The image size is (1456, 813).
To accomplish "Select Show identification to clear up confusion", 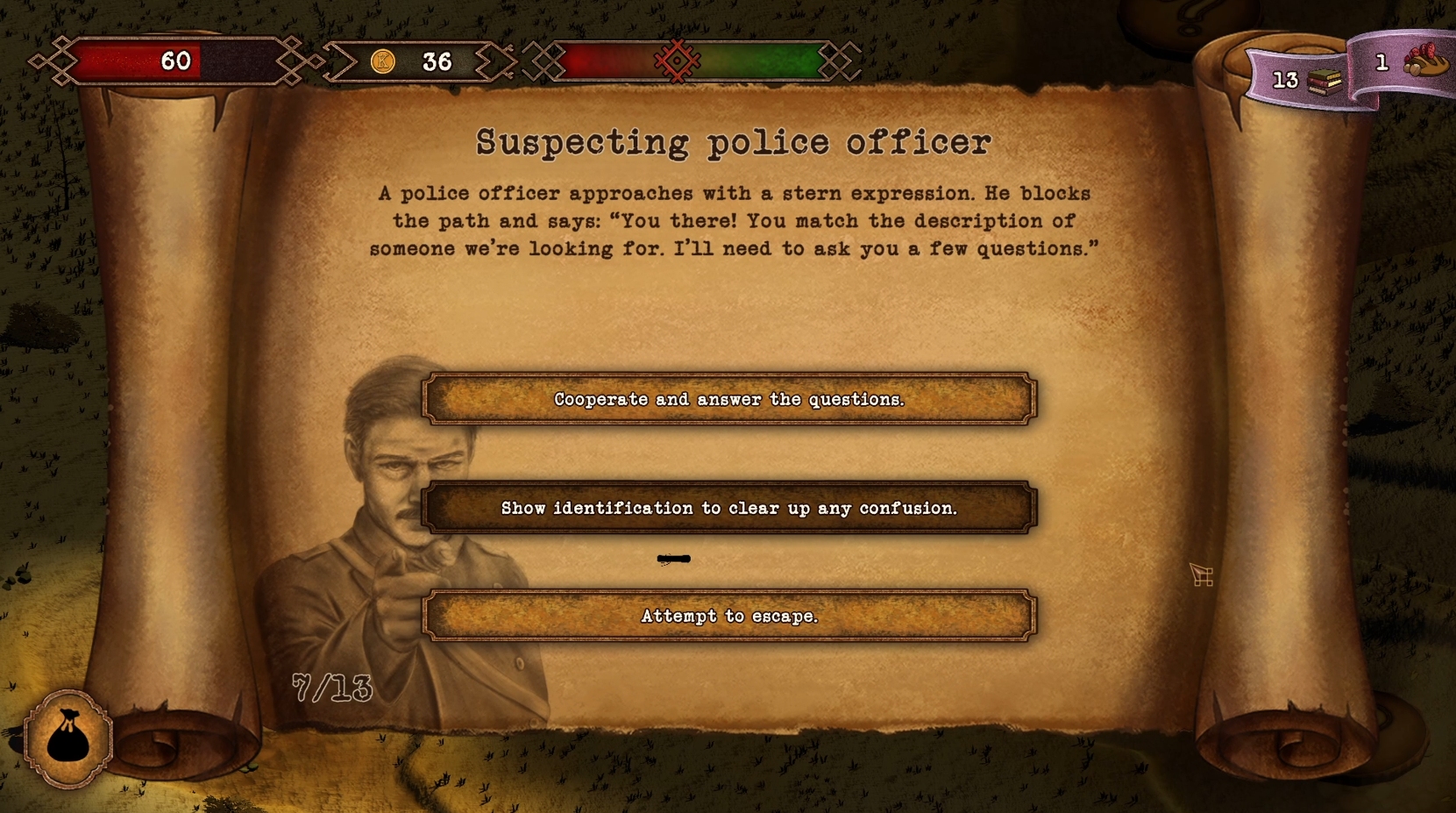I will click(x=729, y=508).
